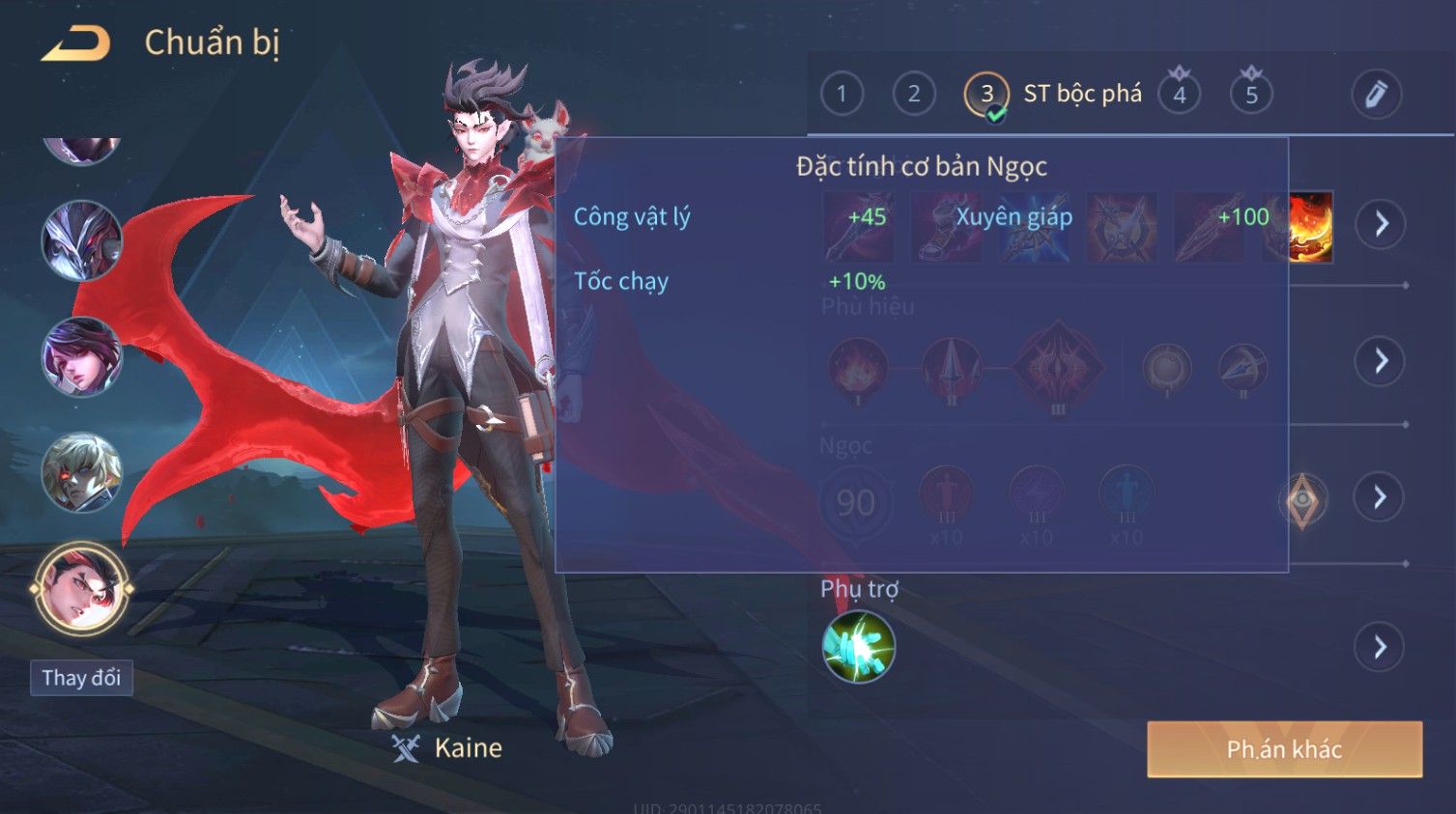Select the green Phụ trợ spell icon
The height and width of the screenshot is (814, 1456).
pos(858,647)
